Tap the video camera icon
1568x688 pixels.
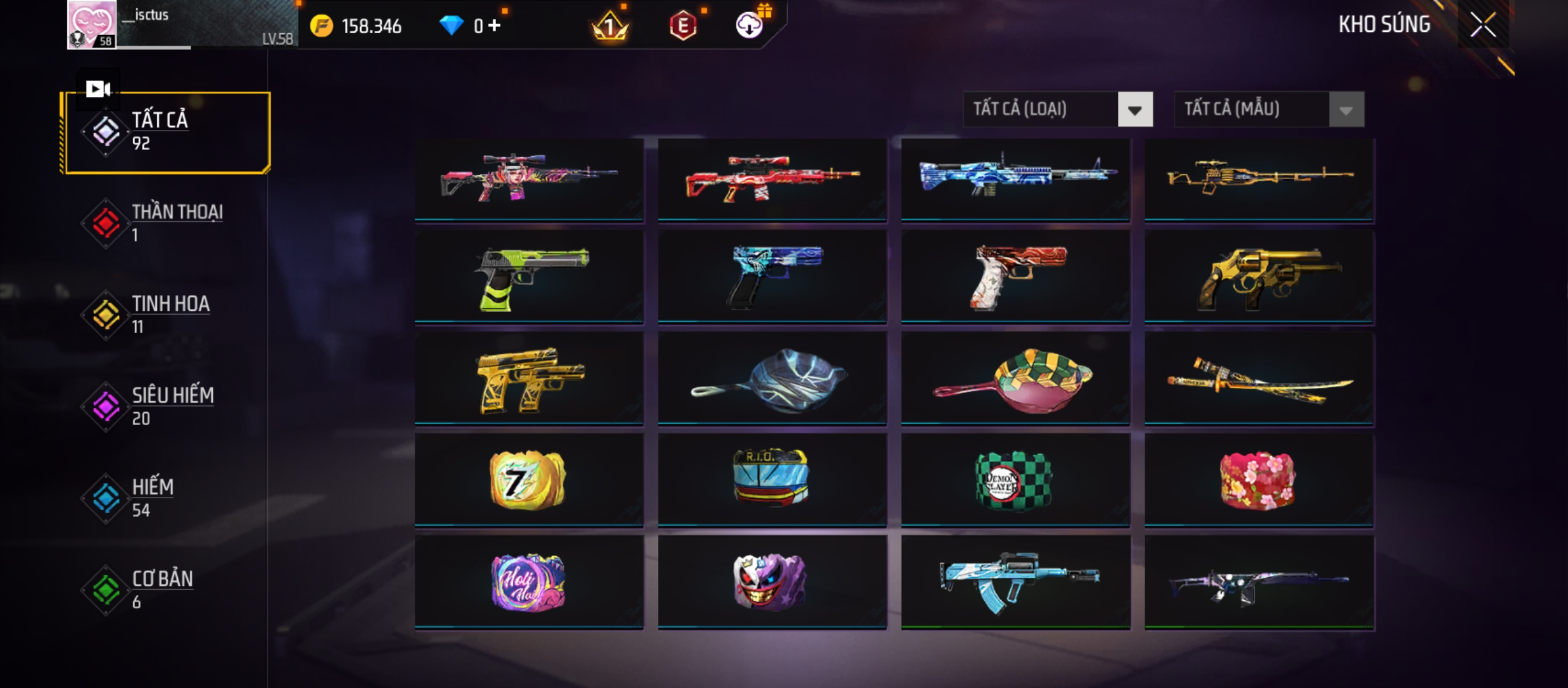pos(98,89)
